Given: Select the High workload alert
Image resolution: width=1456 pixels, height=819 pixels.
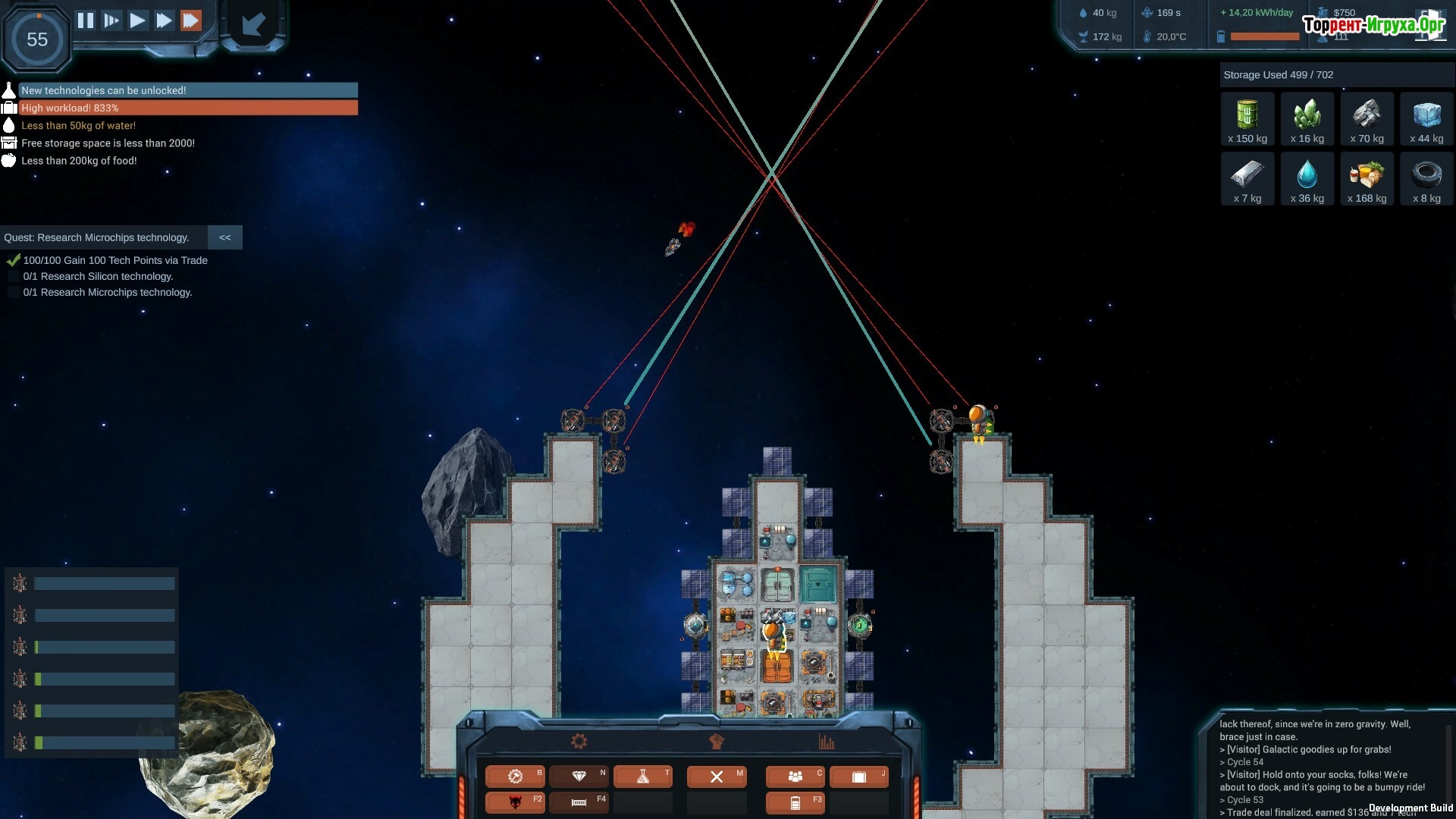Looking at the screenshot, I should click(x=188, y=108).
